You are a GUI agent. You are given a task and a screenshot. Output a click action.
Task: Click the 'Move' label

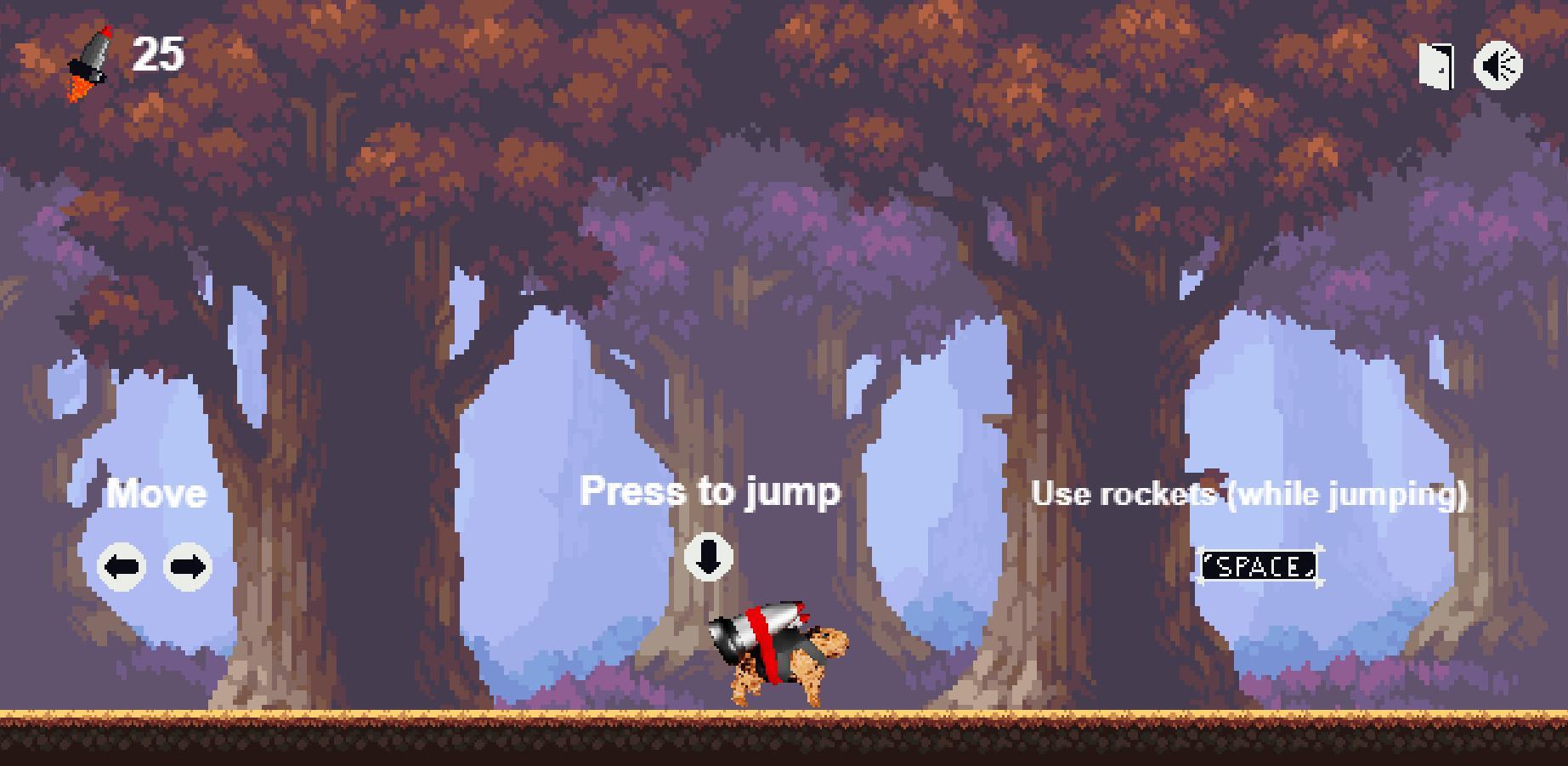[x=157, y=493]
